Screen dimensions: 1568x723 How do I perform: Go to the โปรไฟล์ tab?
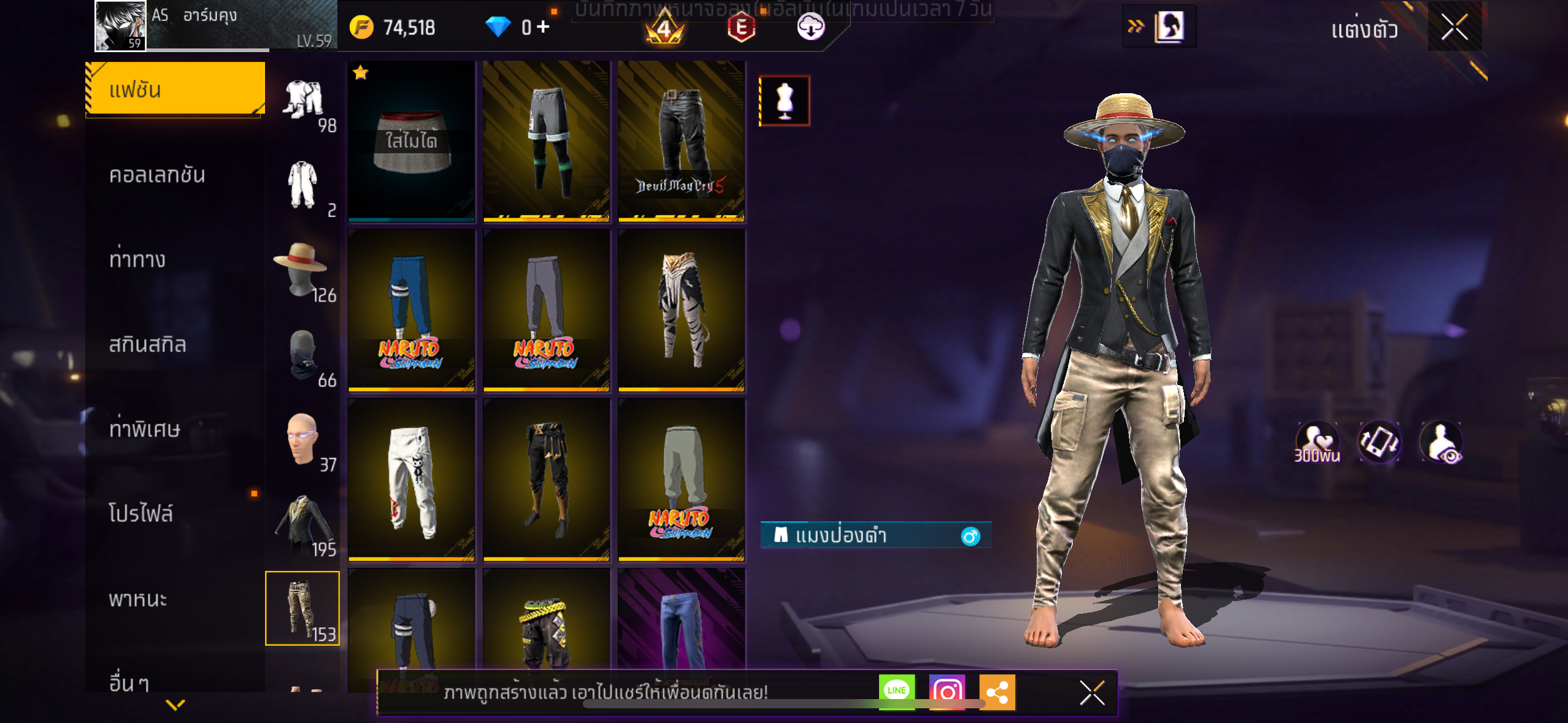coord(141,513)
